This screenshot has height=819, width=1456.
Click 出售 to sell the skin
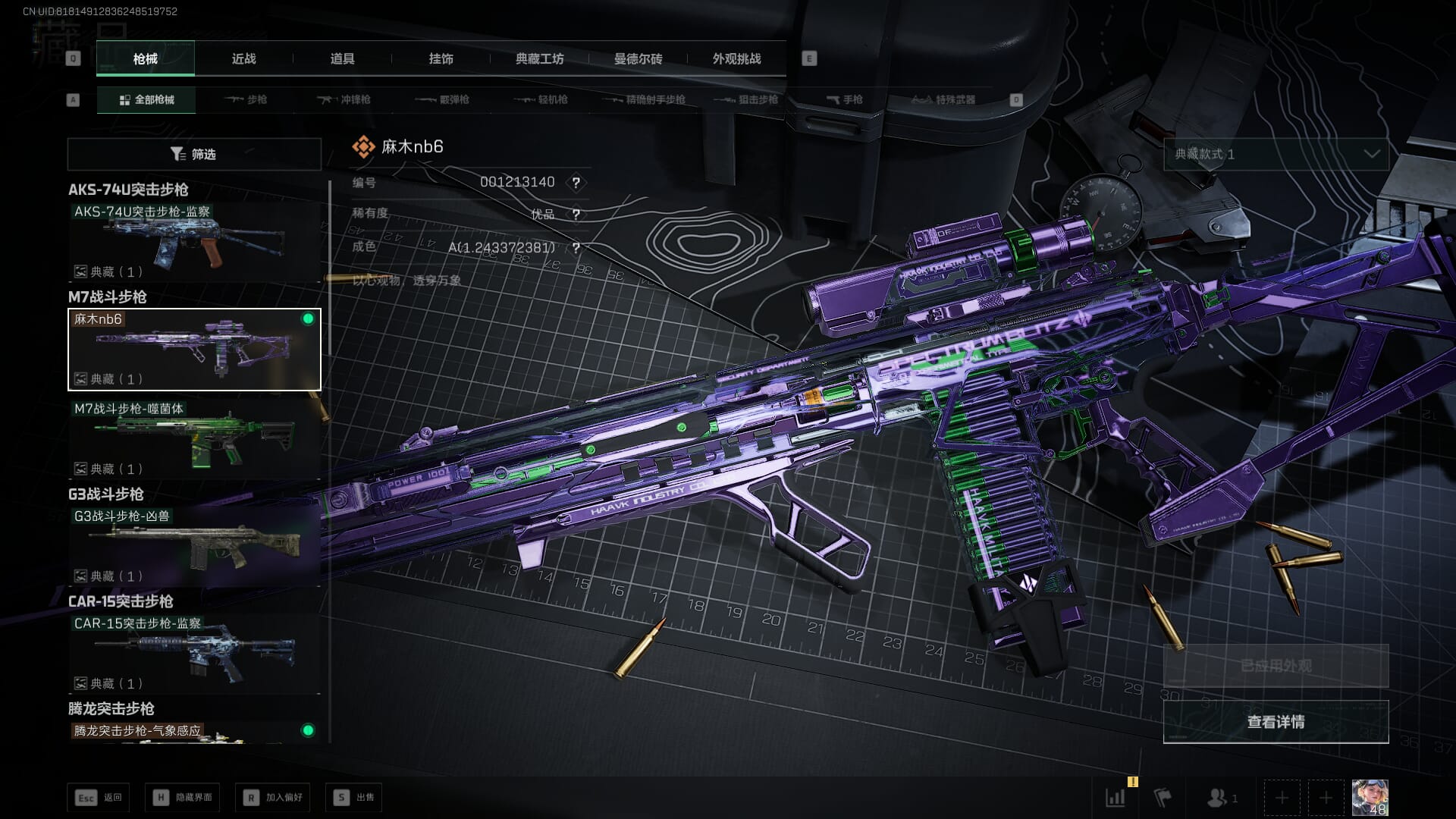point(354,798)
